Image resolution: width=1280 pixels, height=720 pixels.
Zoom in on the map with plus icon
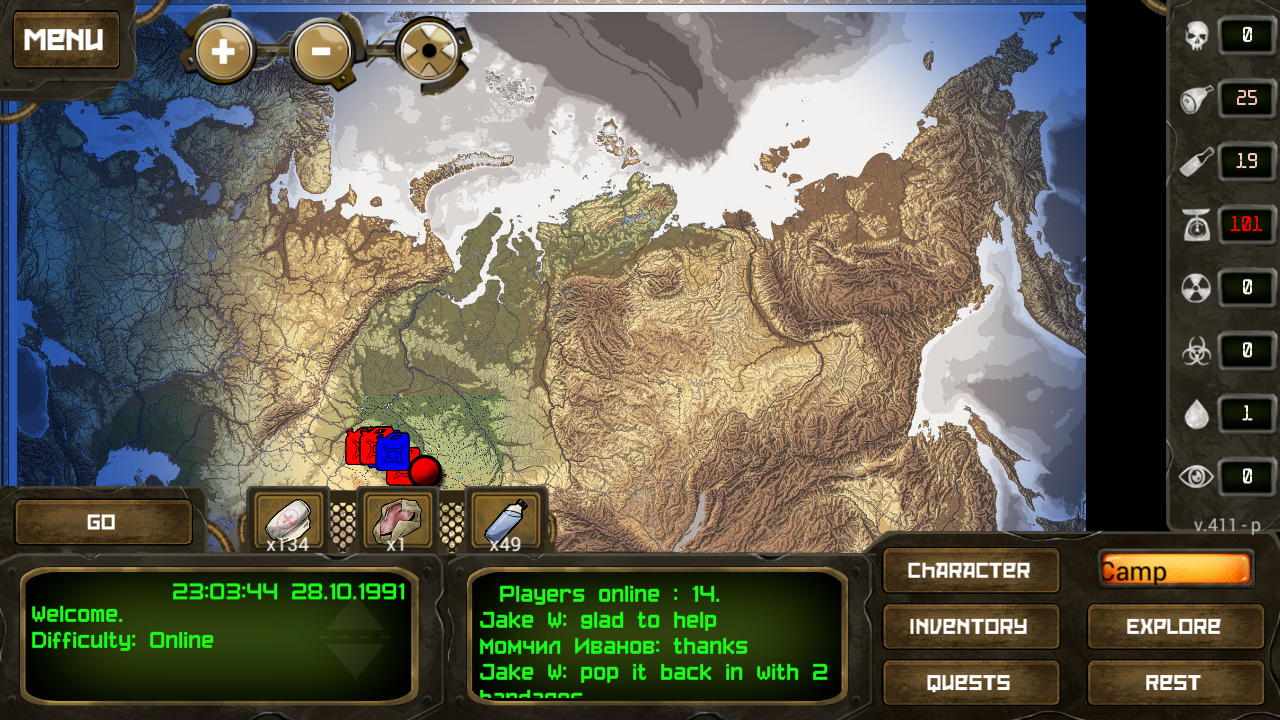[x=222, y=50]
